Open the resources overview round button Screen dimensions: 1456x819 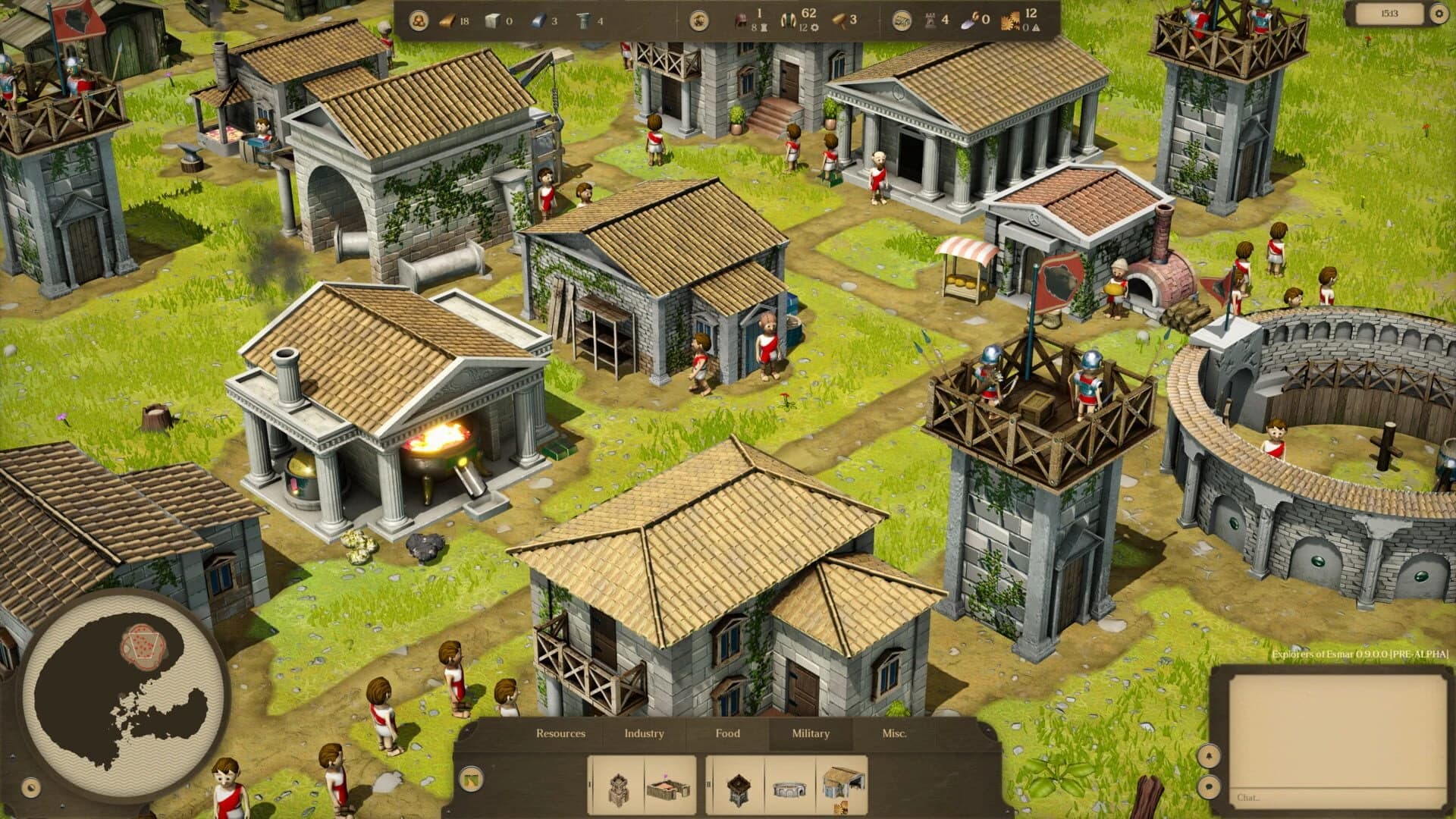coord(418,21)
